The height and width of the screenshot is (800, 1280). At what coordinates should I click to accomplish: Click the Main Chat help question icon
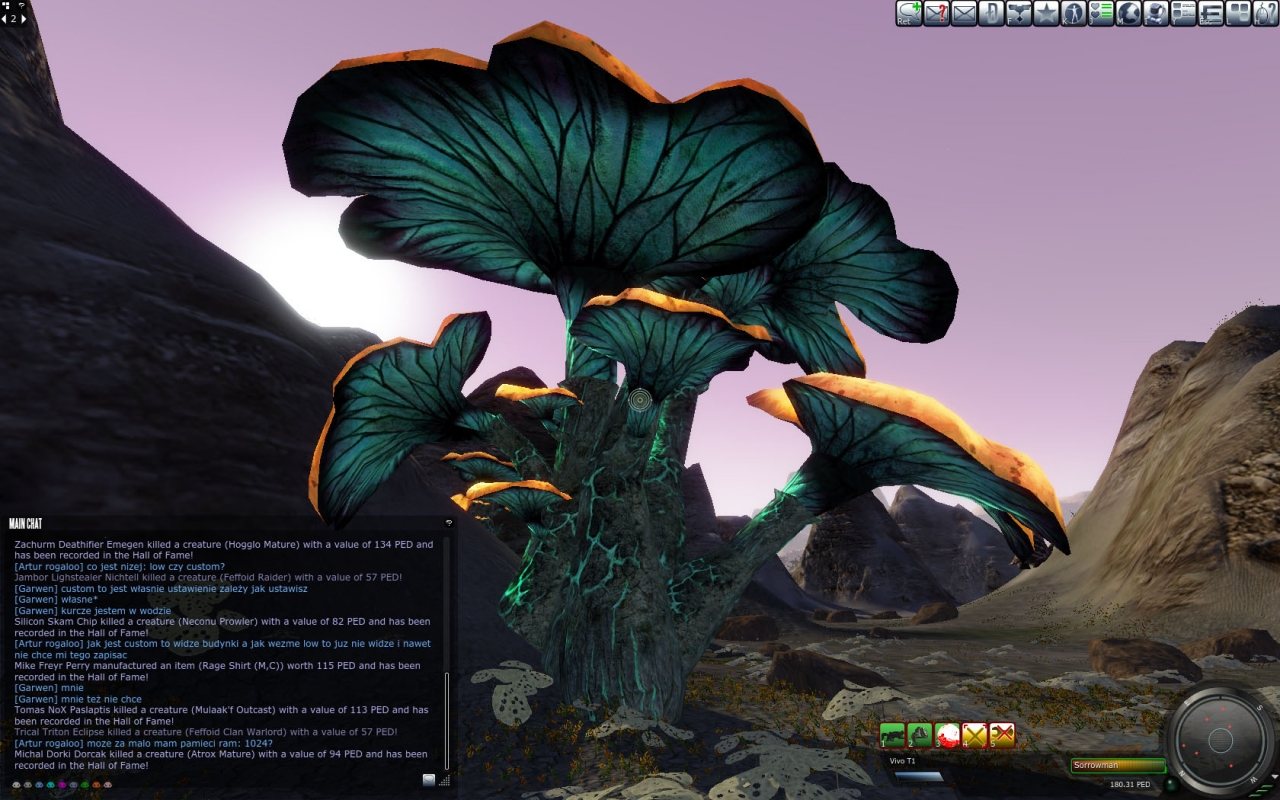(449, 522)
